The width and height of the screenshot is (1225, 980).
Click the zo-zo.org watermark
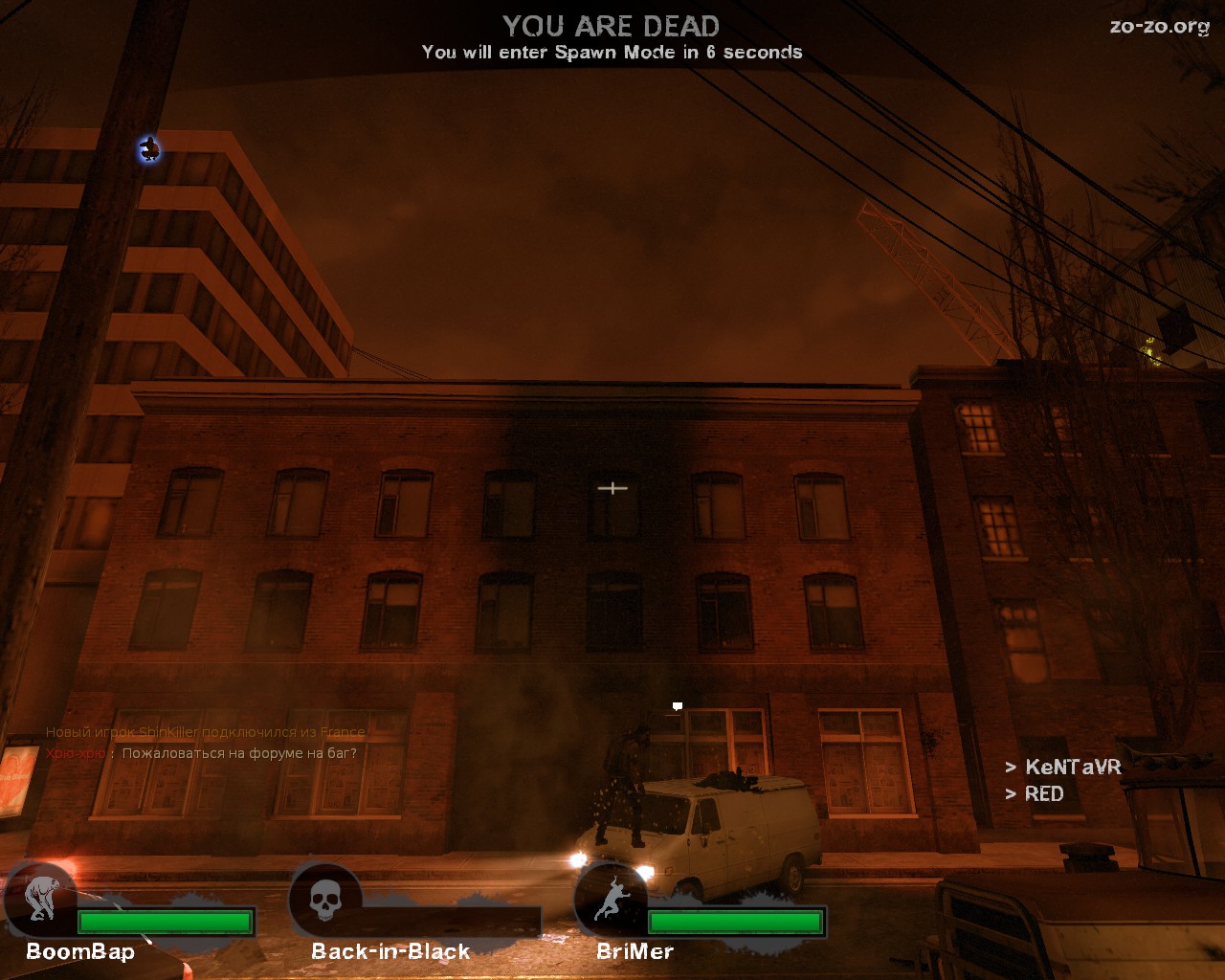[1159, 27]
